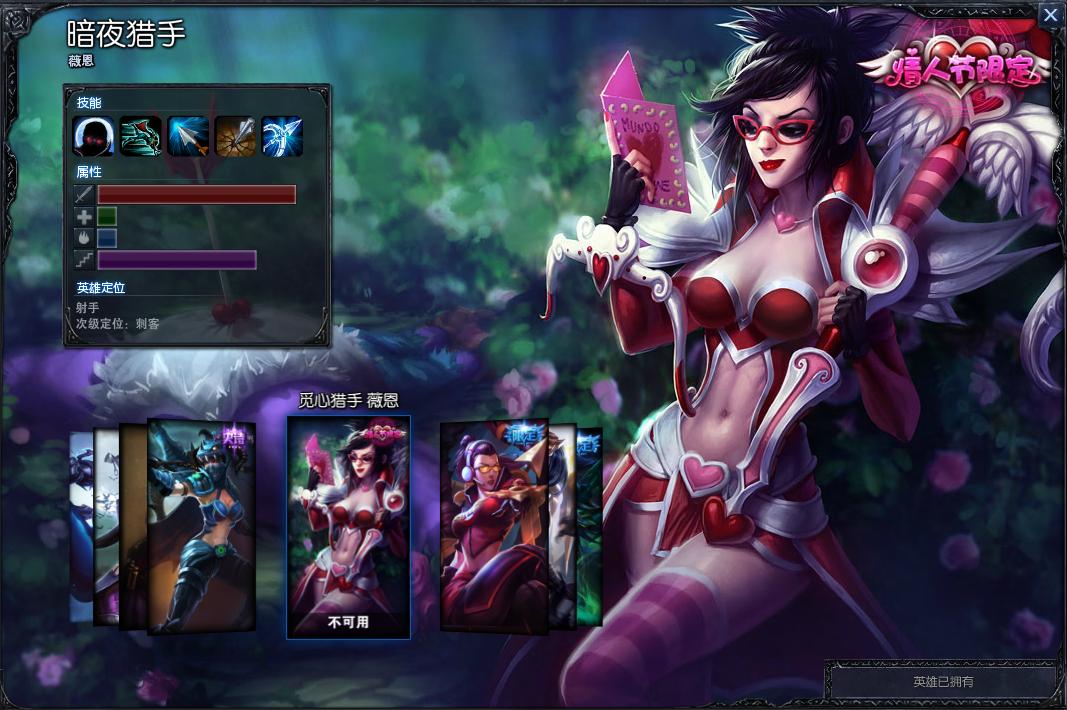Pick the skin card with white headphones

[493, 523]
